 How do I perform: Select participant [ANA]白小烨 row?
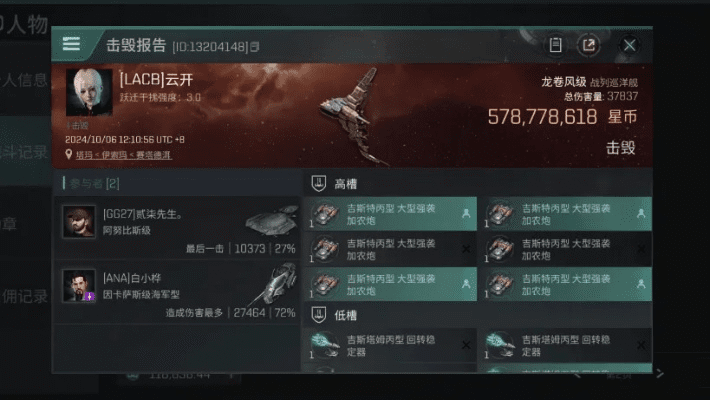pyautogui.click(x=180, y=292)
